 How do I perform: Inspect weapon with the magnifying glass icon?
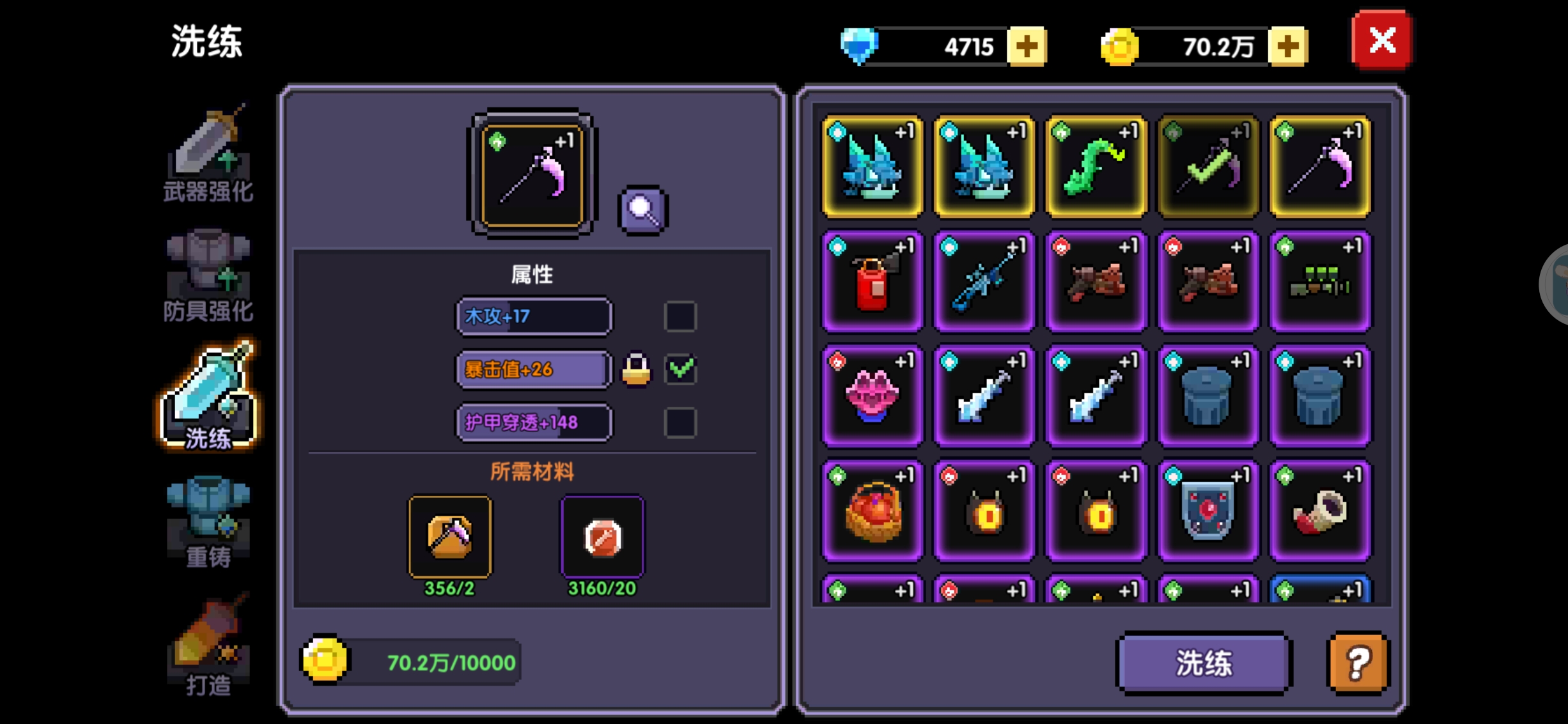pyautogui.click(x=642, y=210)
